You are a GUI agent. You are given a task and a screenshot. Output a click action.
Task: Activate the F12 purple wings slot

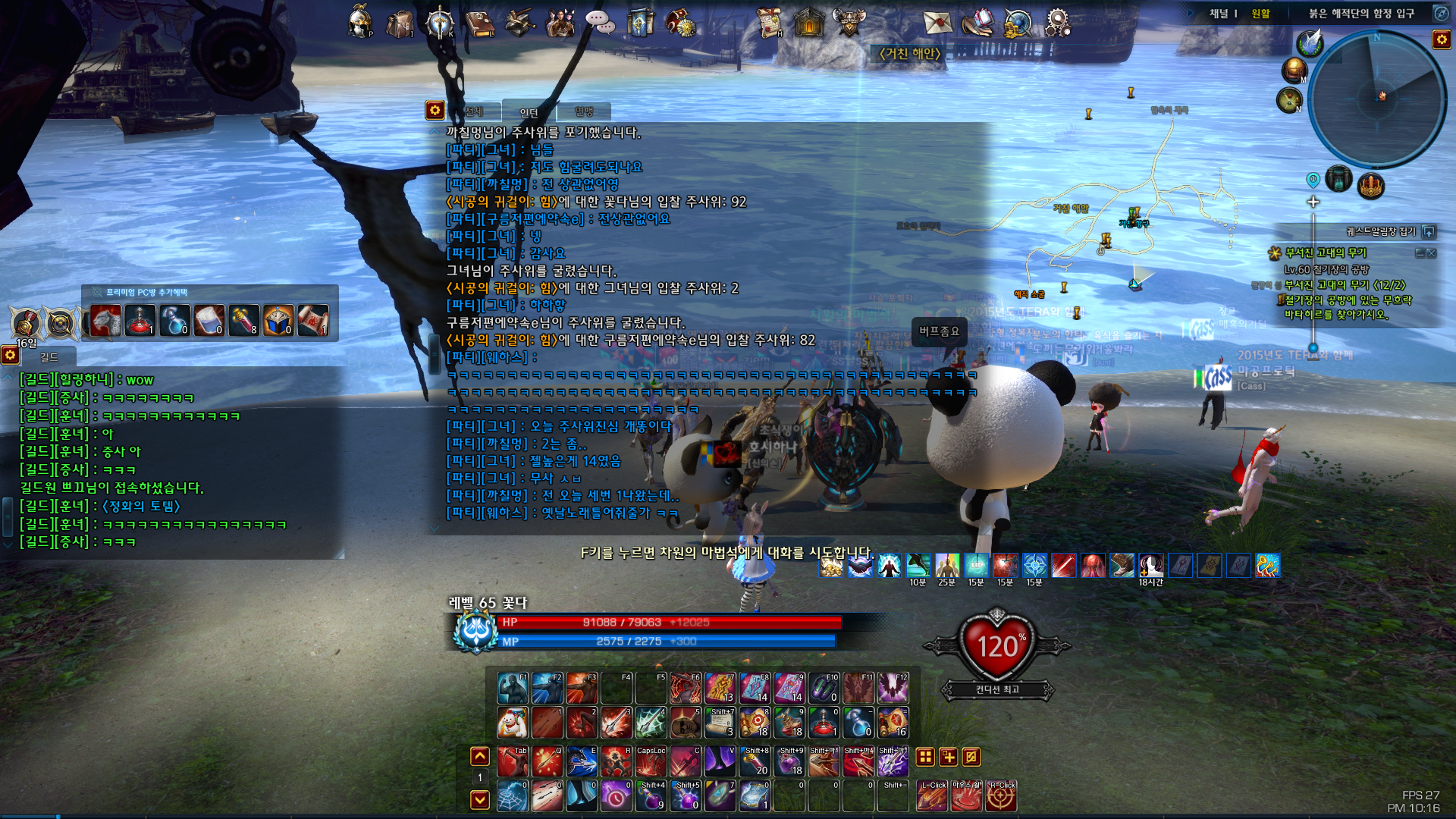pyautogui.click(x=893, y=688)
